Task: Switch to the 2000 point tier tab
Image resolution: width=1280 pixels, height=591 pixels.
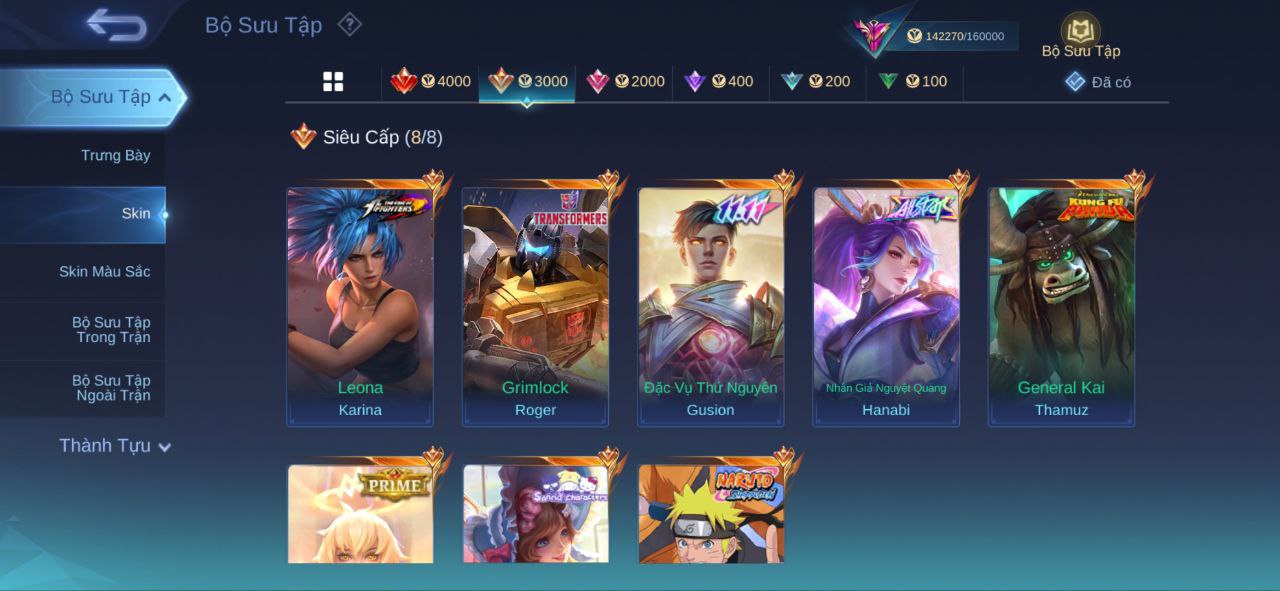Action: point(625,81)
